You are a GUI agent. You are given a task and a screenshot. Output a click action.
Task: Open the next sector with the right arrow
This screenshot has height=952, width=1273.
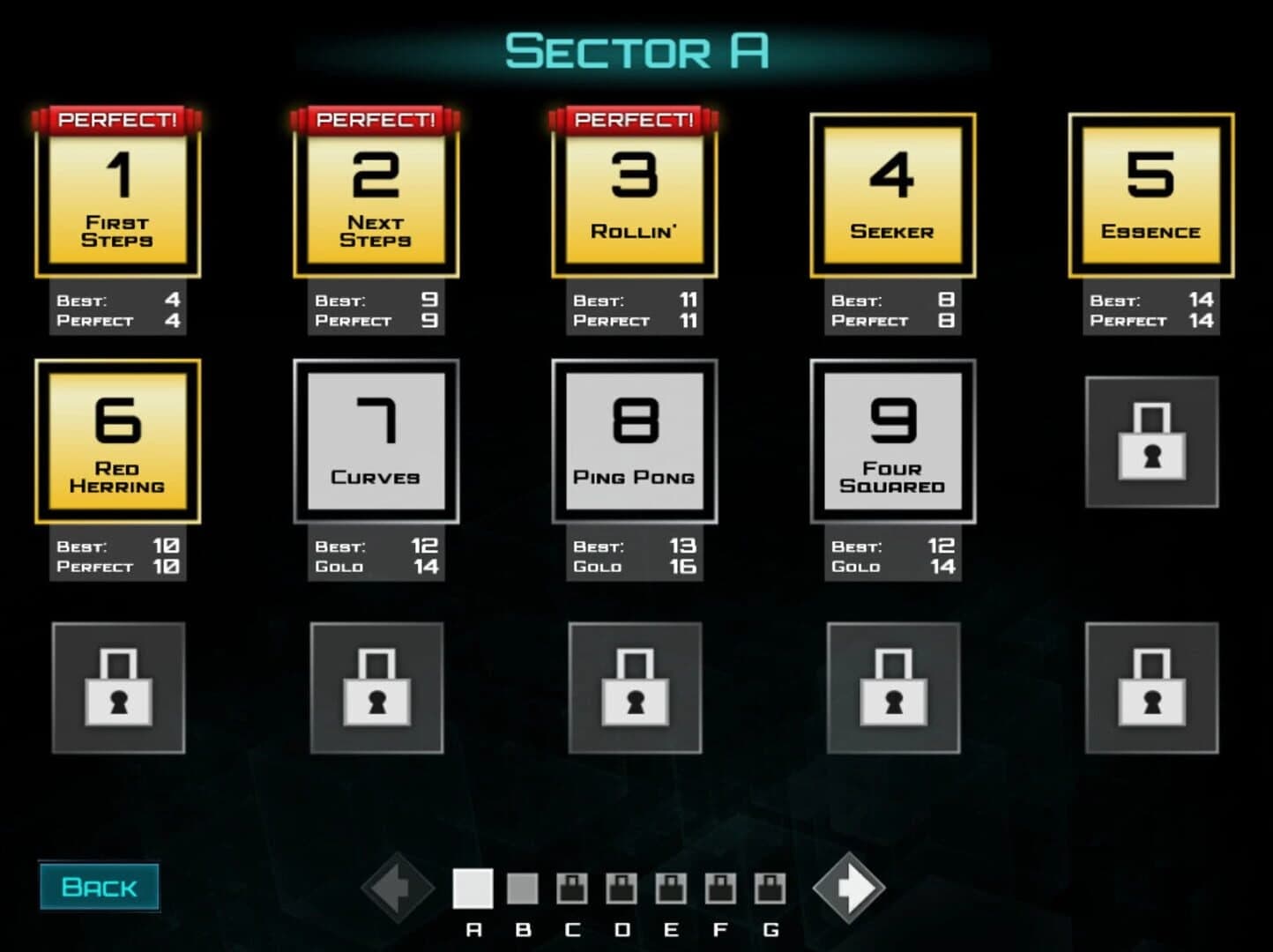tap(848, 887)
